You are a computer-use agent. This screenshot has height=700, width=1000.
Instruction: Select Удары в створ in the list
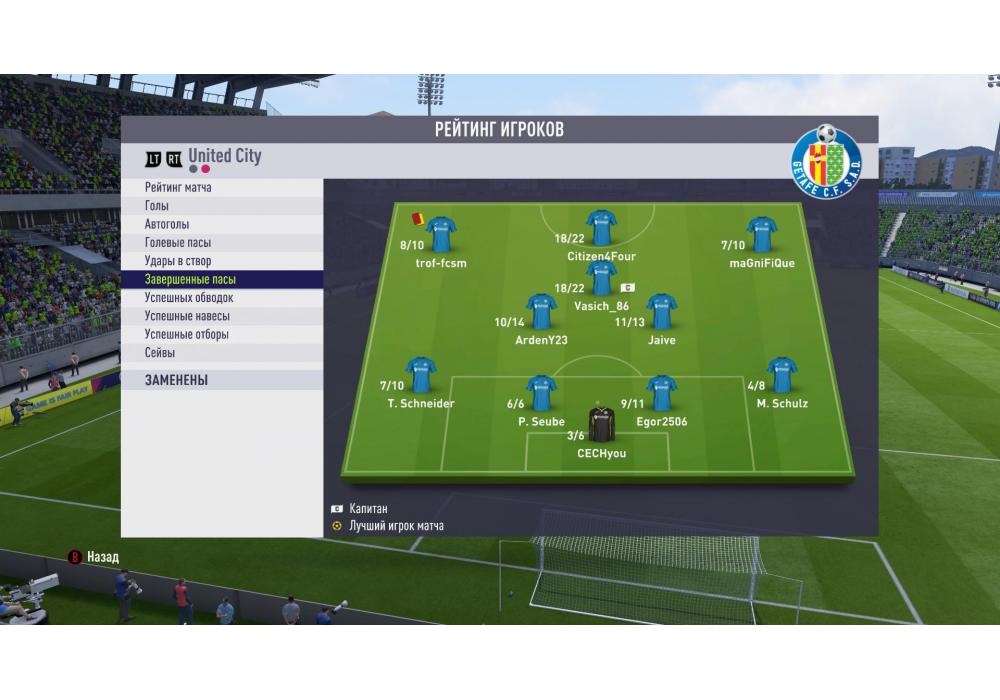(x=177, y=261)
